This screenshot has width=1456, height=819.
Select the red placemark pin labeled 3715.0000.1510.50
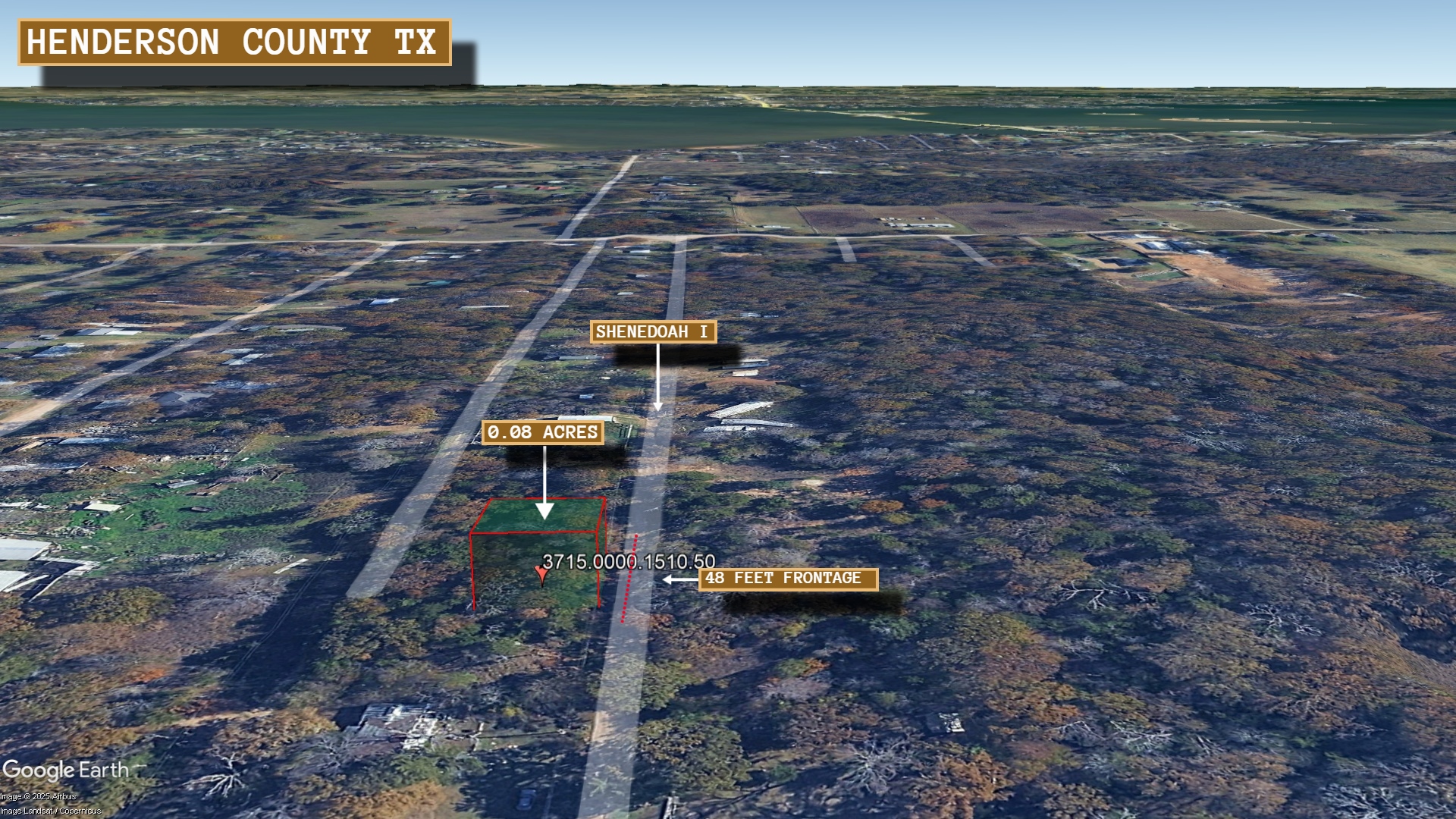(x=541, y=575)
